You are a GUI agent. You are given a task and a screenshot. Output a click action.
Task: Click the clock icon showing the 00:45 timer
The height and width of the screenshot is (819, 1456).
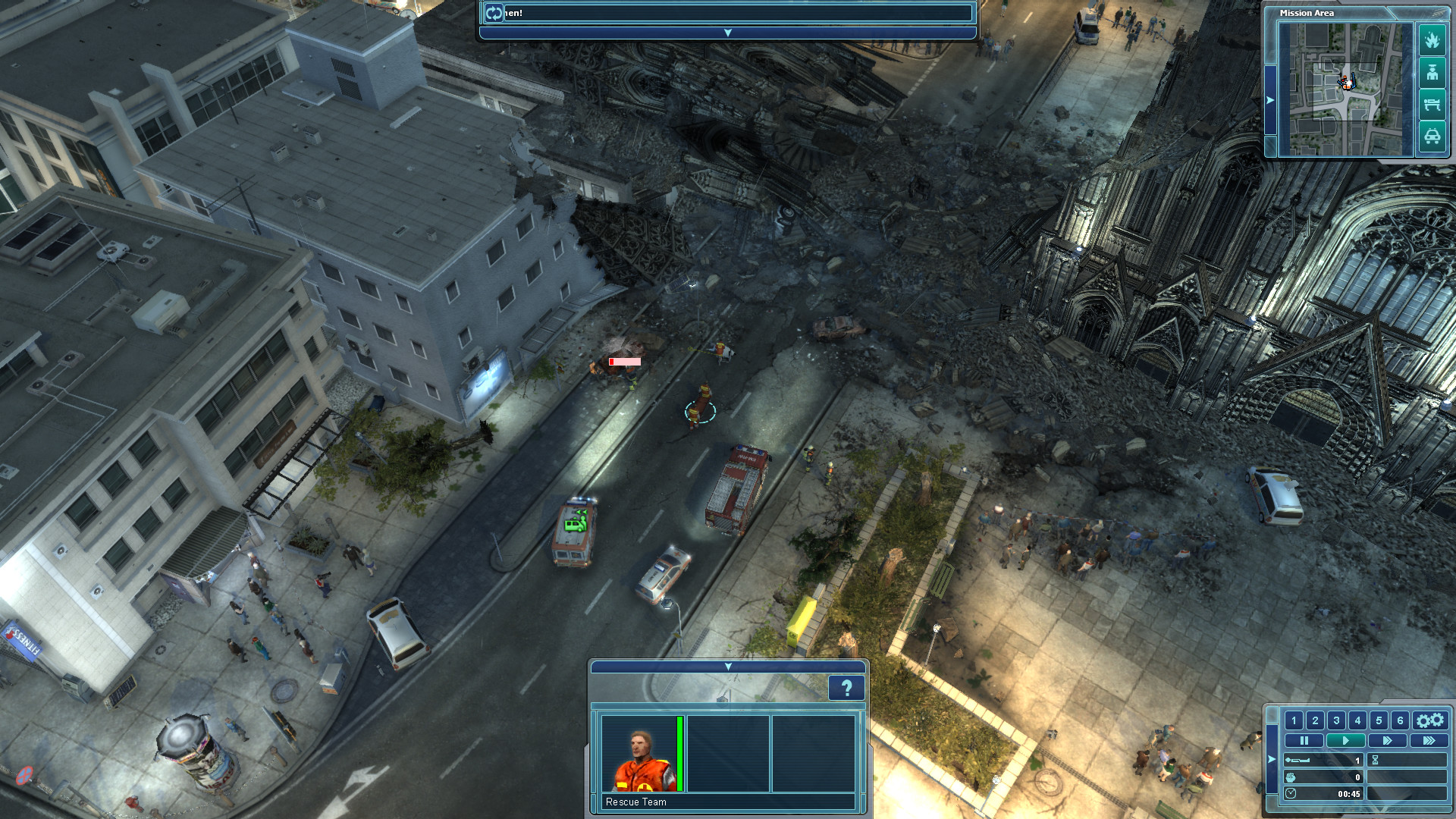(x=1291, y=795)
